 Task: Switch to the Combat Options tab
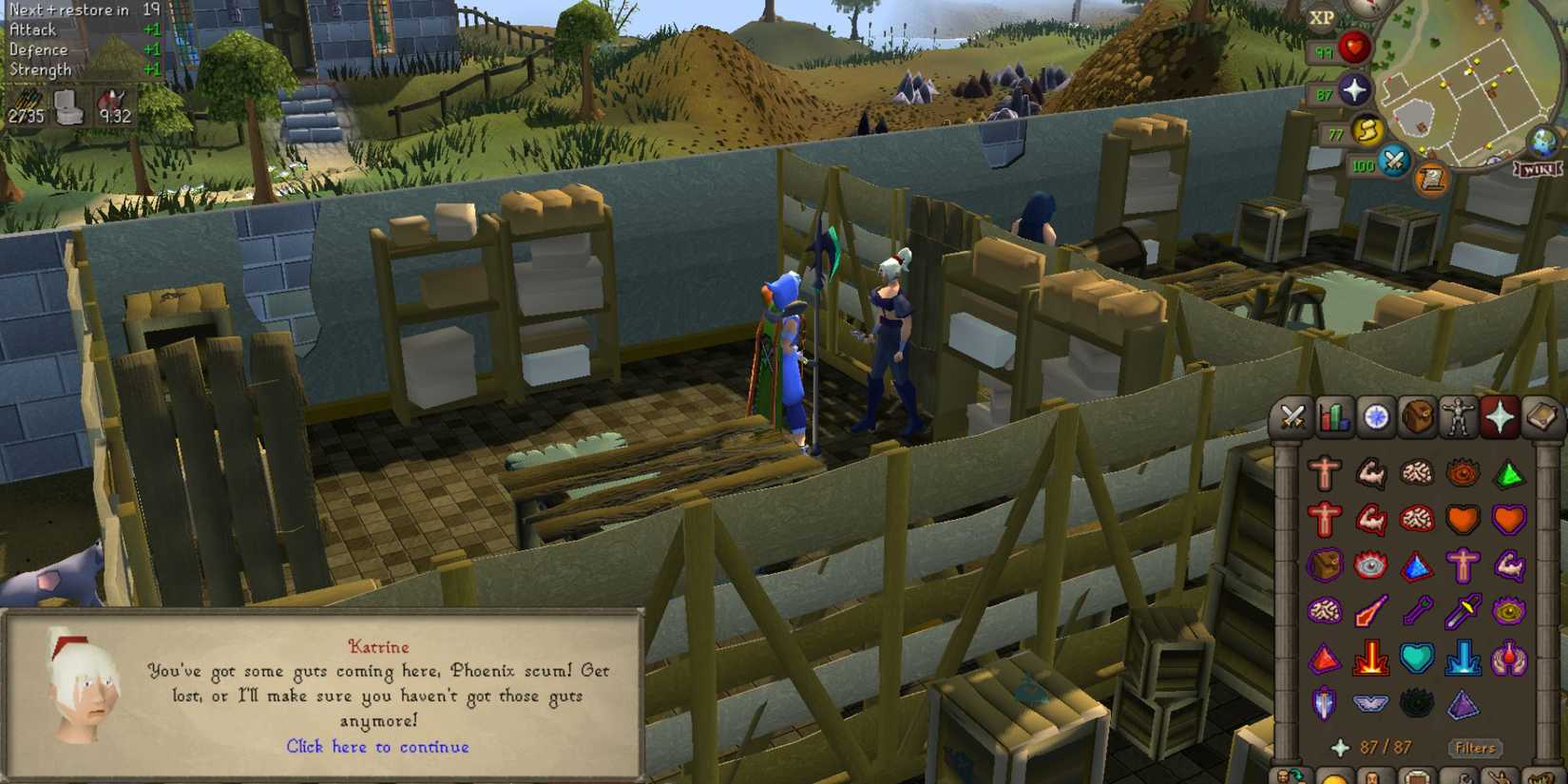pos(1292,418)
